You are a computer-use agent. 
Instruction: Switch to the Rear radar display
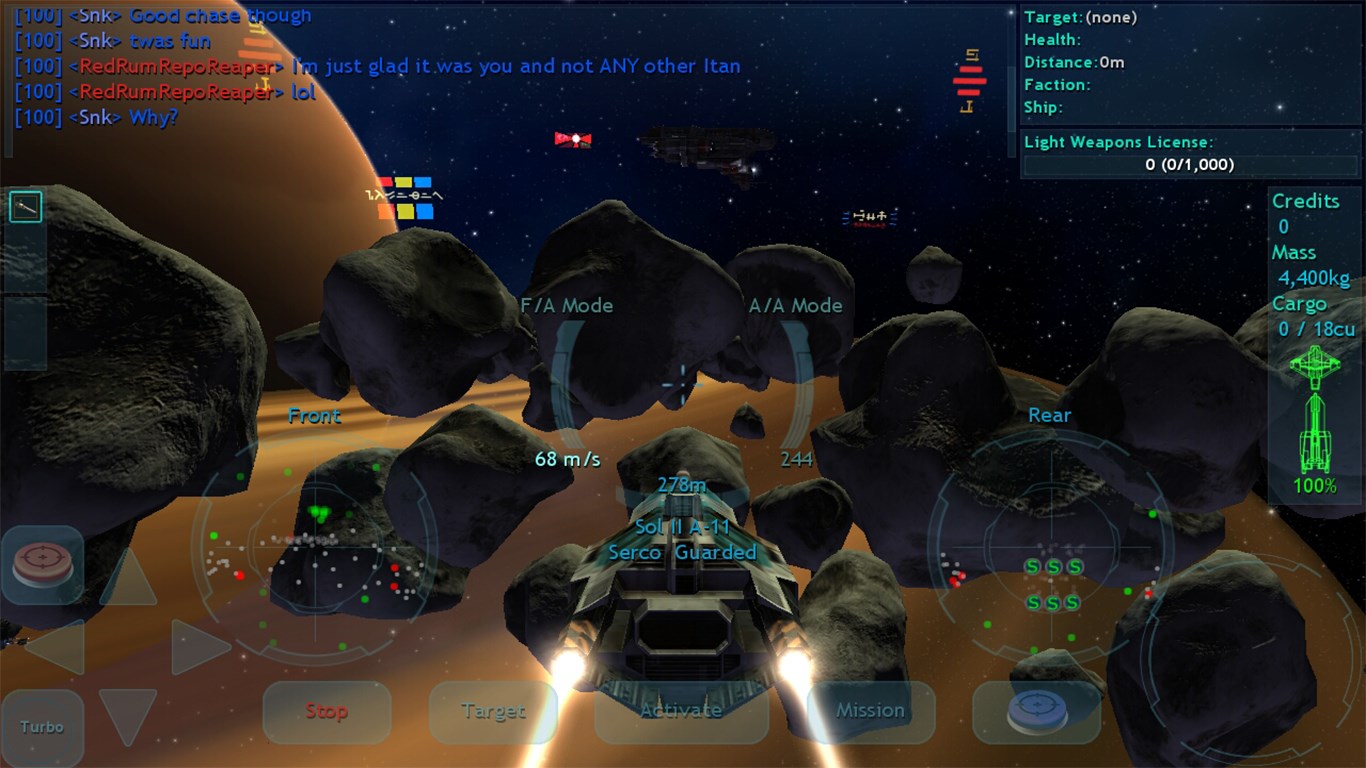(1049, 415)
